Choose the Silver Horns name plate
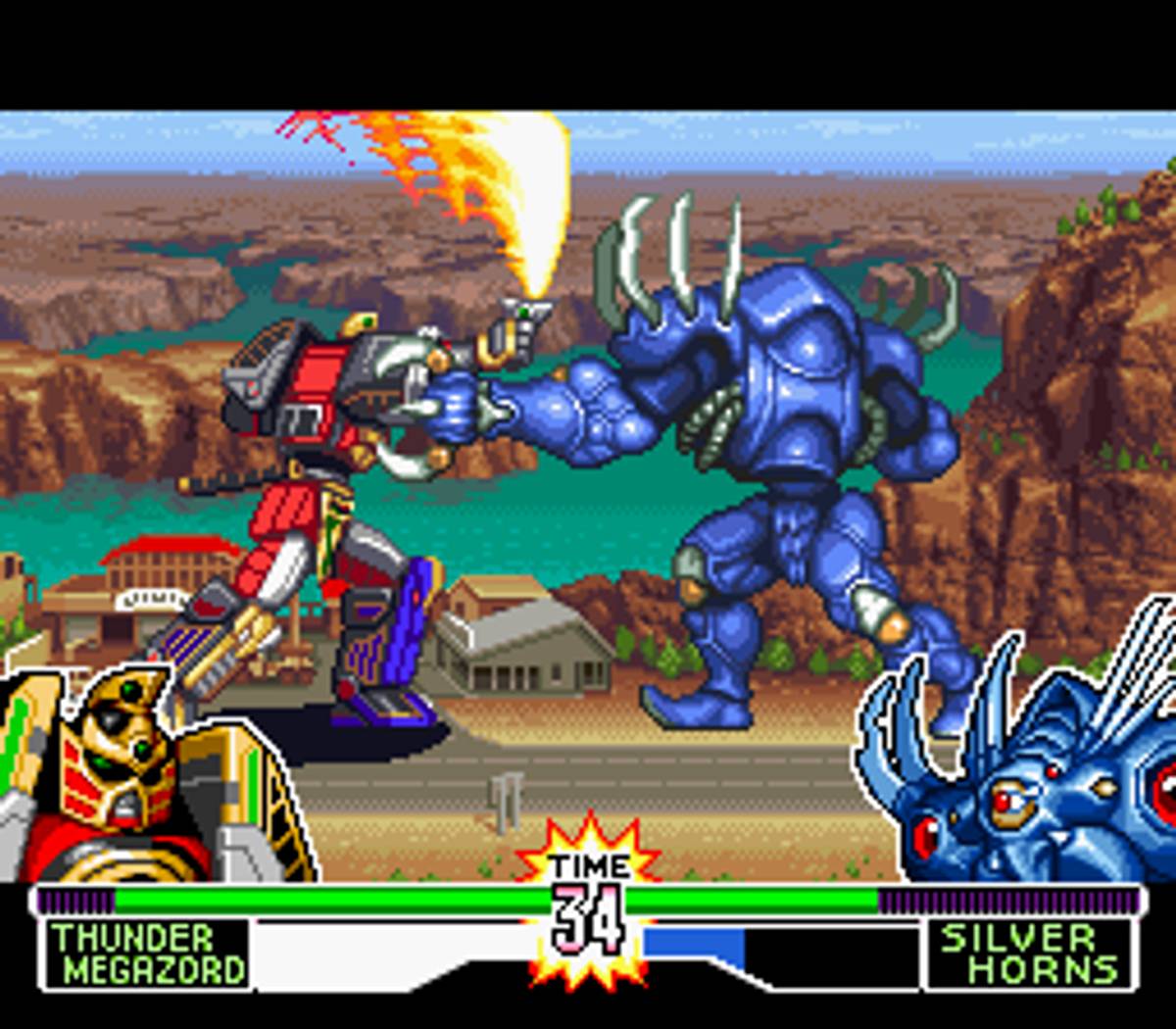The height and width of the screenshot is (1029, 1176). 1027,954
